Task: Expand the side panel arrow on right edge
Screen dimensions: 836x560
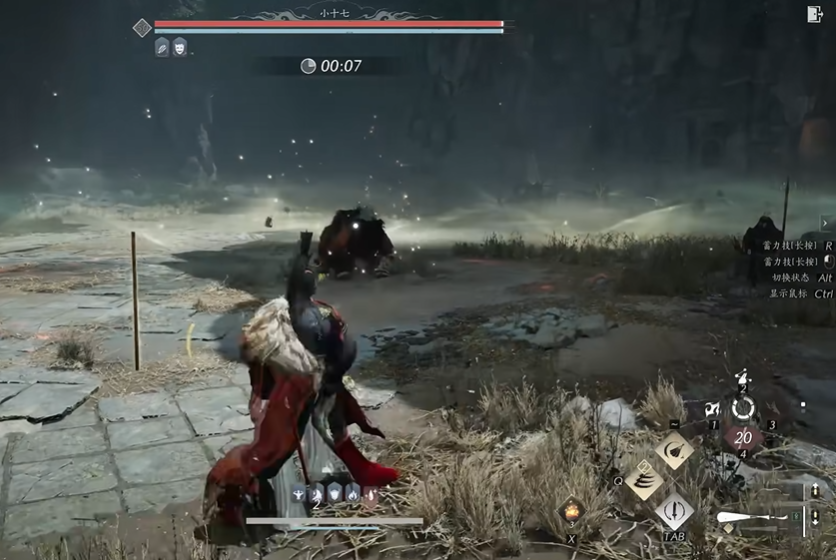Action: coord(826,223)
